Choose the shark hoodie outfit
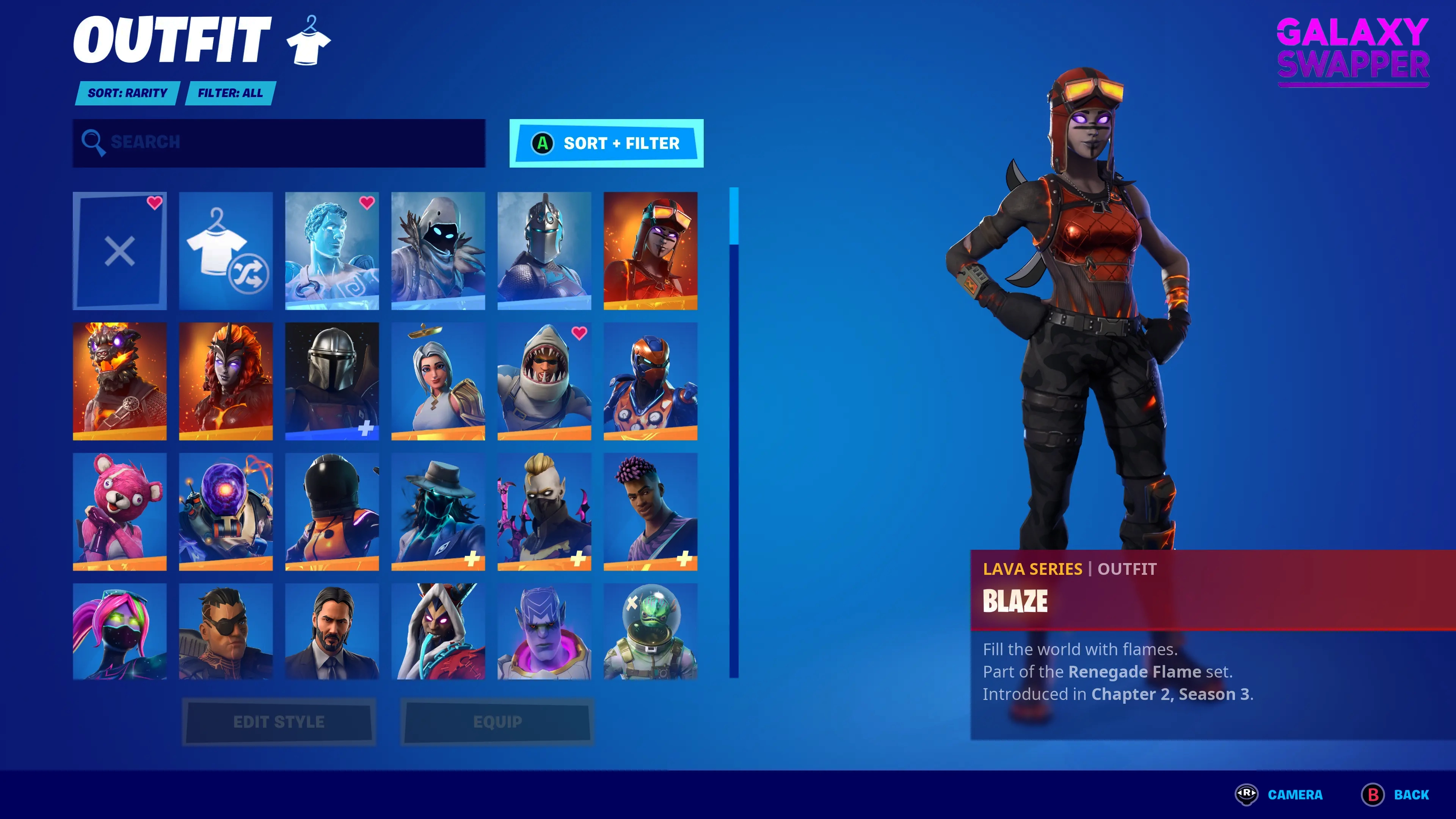Viewport: 1456px width, 819px height. 544,381
